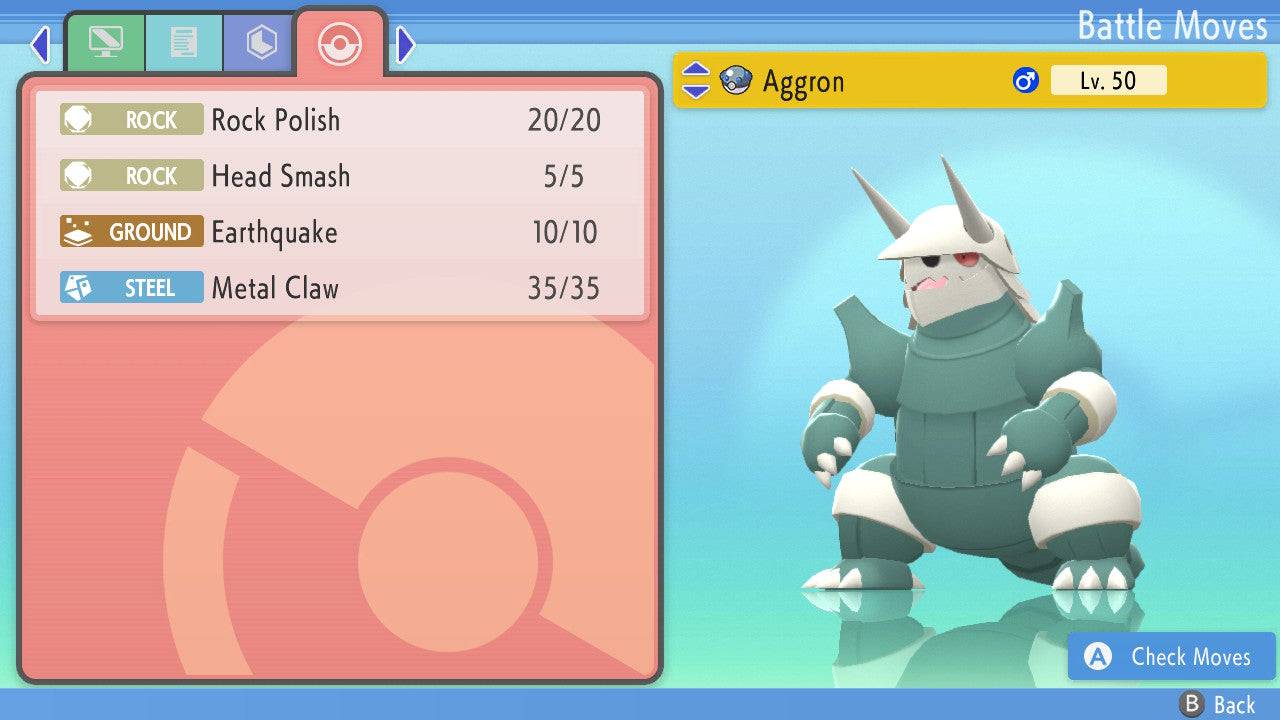Image resolution: width=1280 pixels, height=720 pixels.
Task: Go to next summary page arrow
Action: pos(405,44)
